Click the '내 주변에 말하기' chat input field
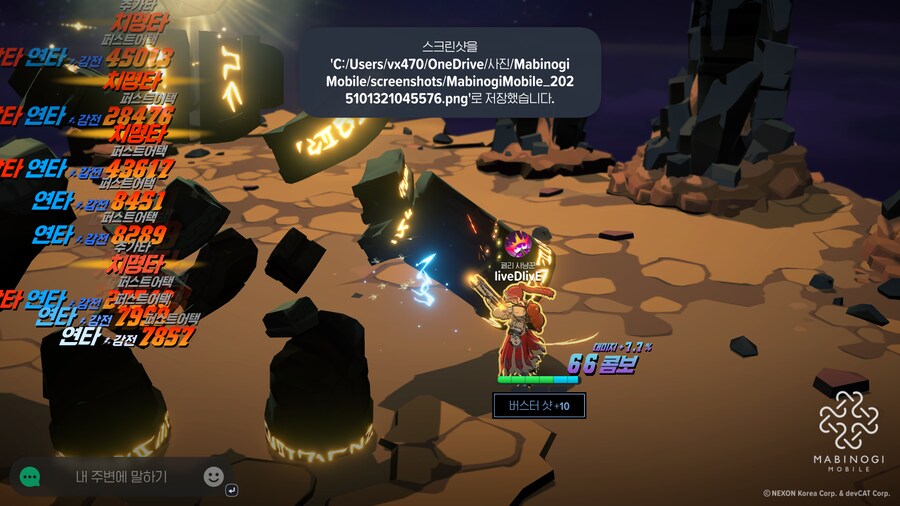 coord(121,477)
